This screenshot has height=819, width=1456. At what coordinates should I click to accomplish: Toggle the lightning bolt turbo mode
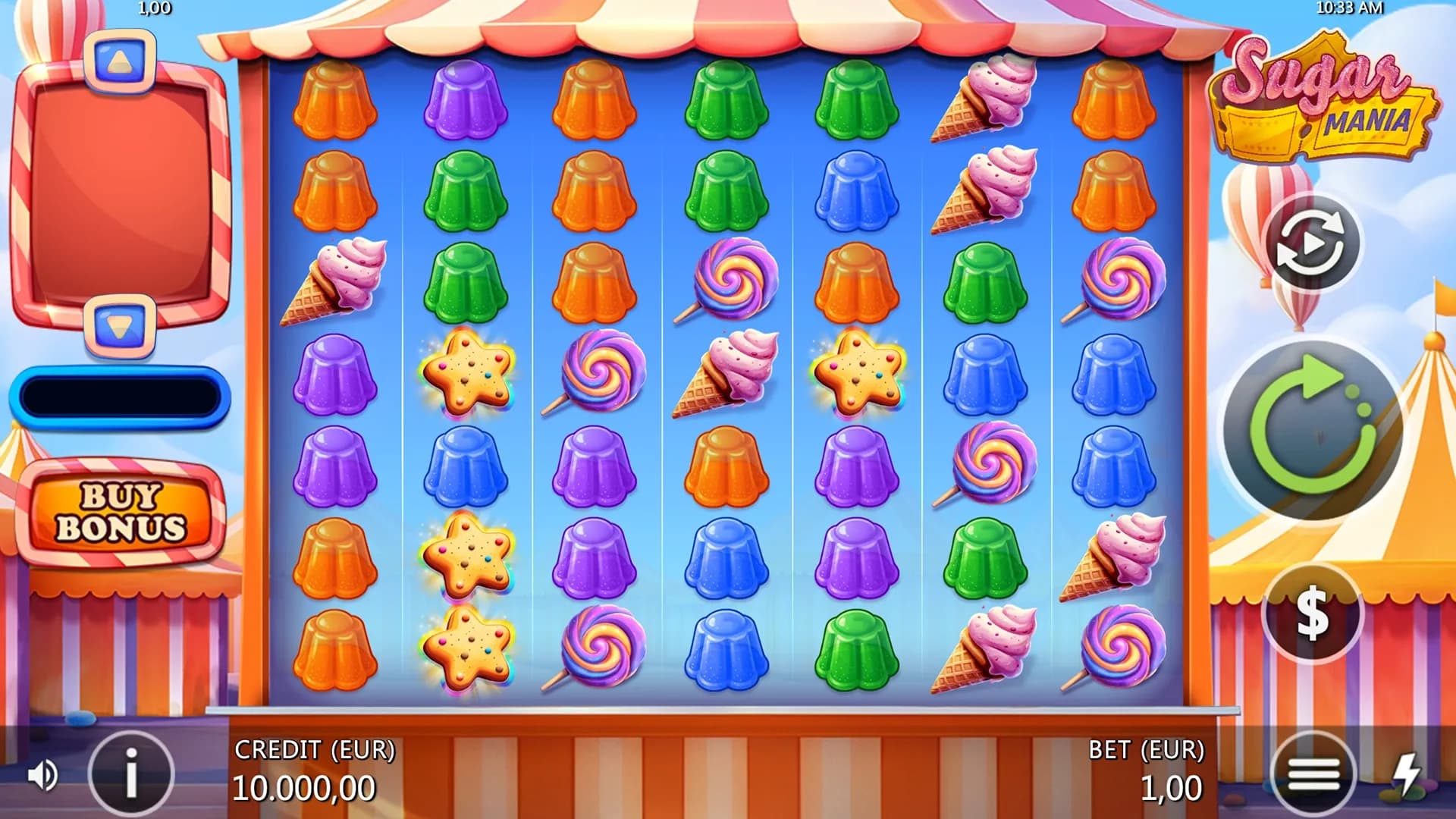[1408, 774]
